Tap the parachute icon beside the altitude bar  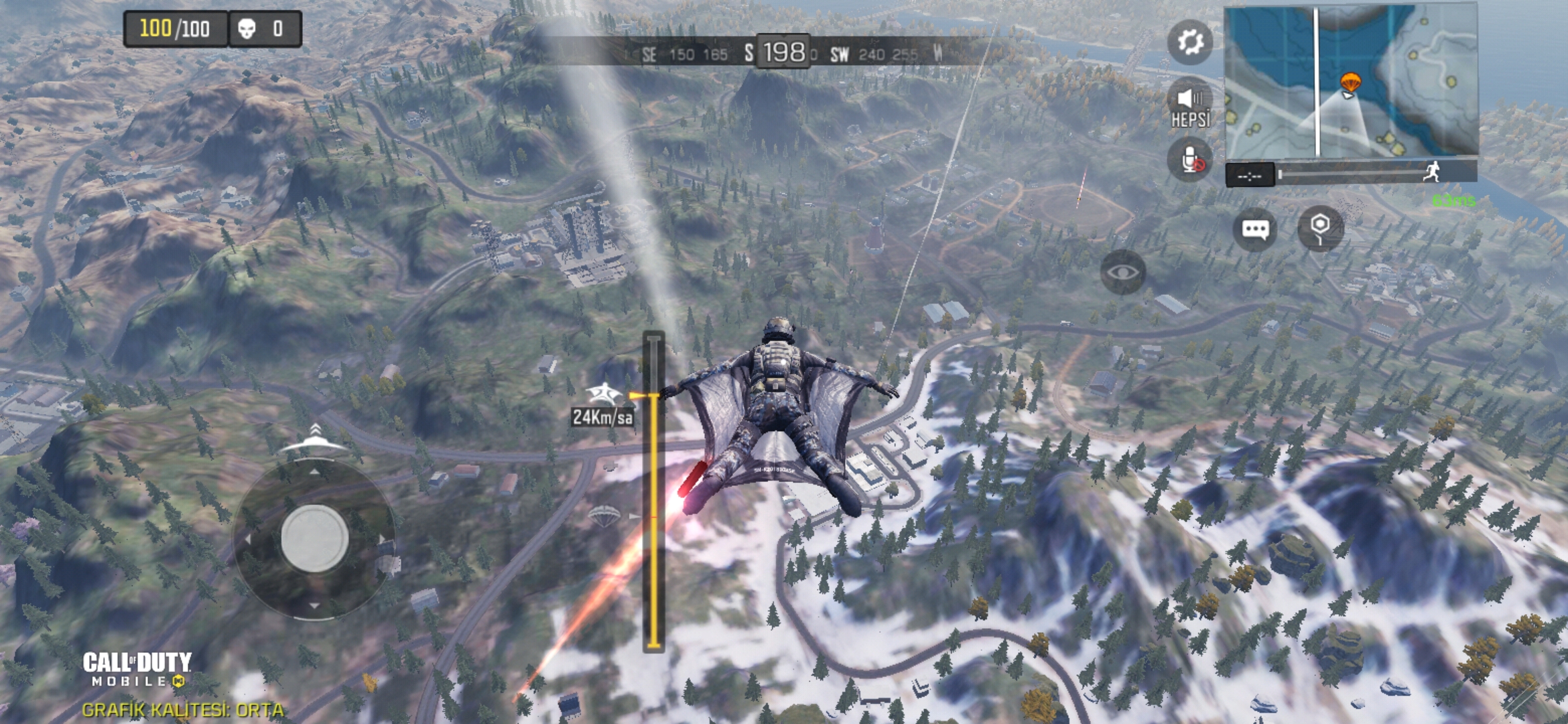pos(604,516)
